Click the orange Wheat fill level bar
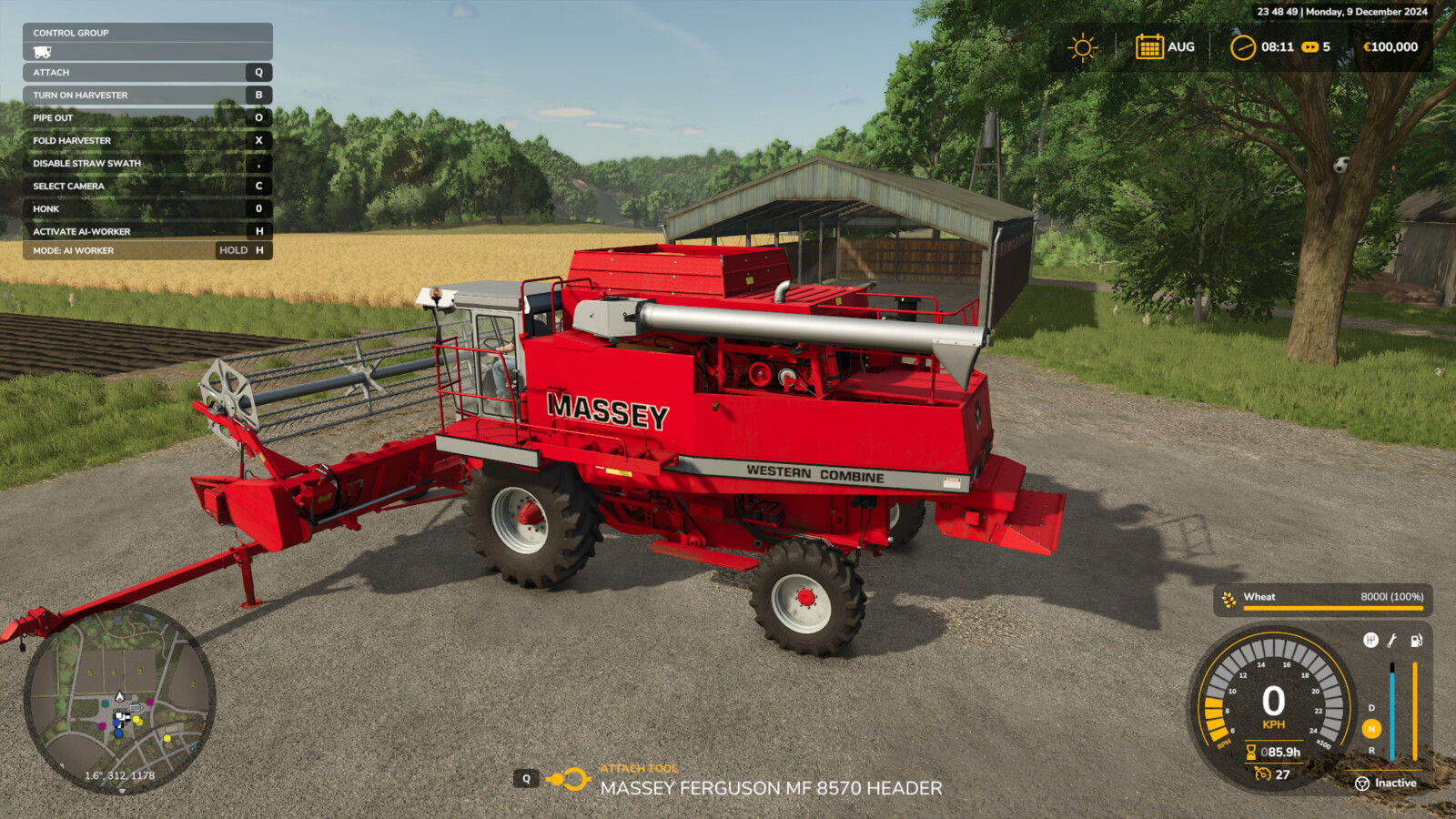This screenshot has height=819, width=1456. tap(1333, 610)
